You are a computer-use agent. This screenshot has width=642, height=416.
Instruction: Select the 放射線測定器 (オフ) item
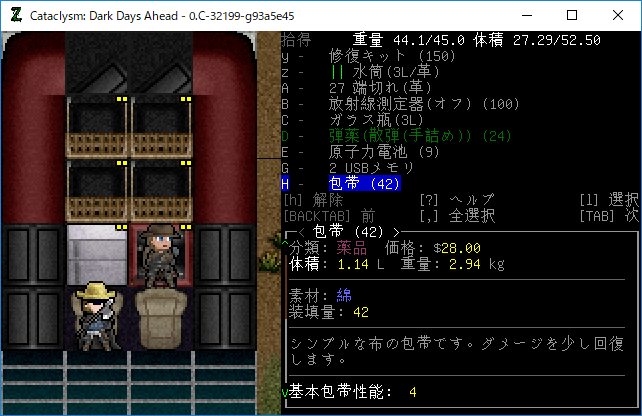420,104
